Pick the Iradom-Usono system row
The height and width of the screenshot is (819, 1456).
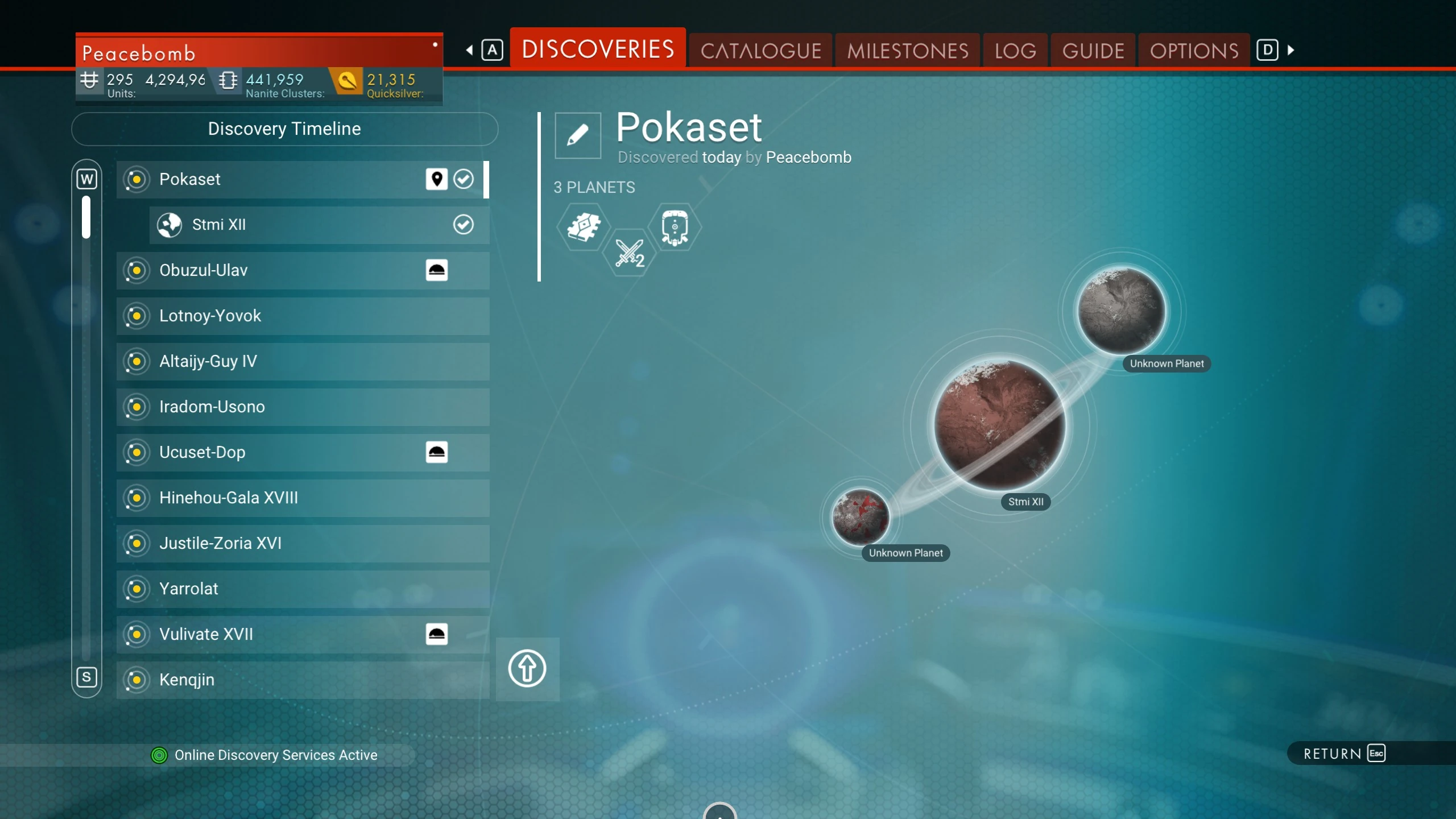[x=303, y=407]
